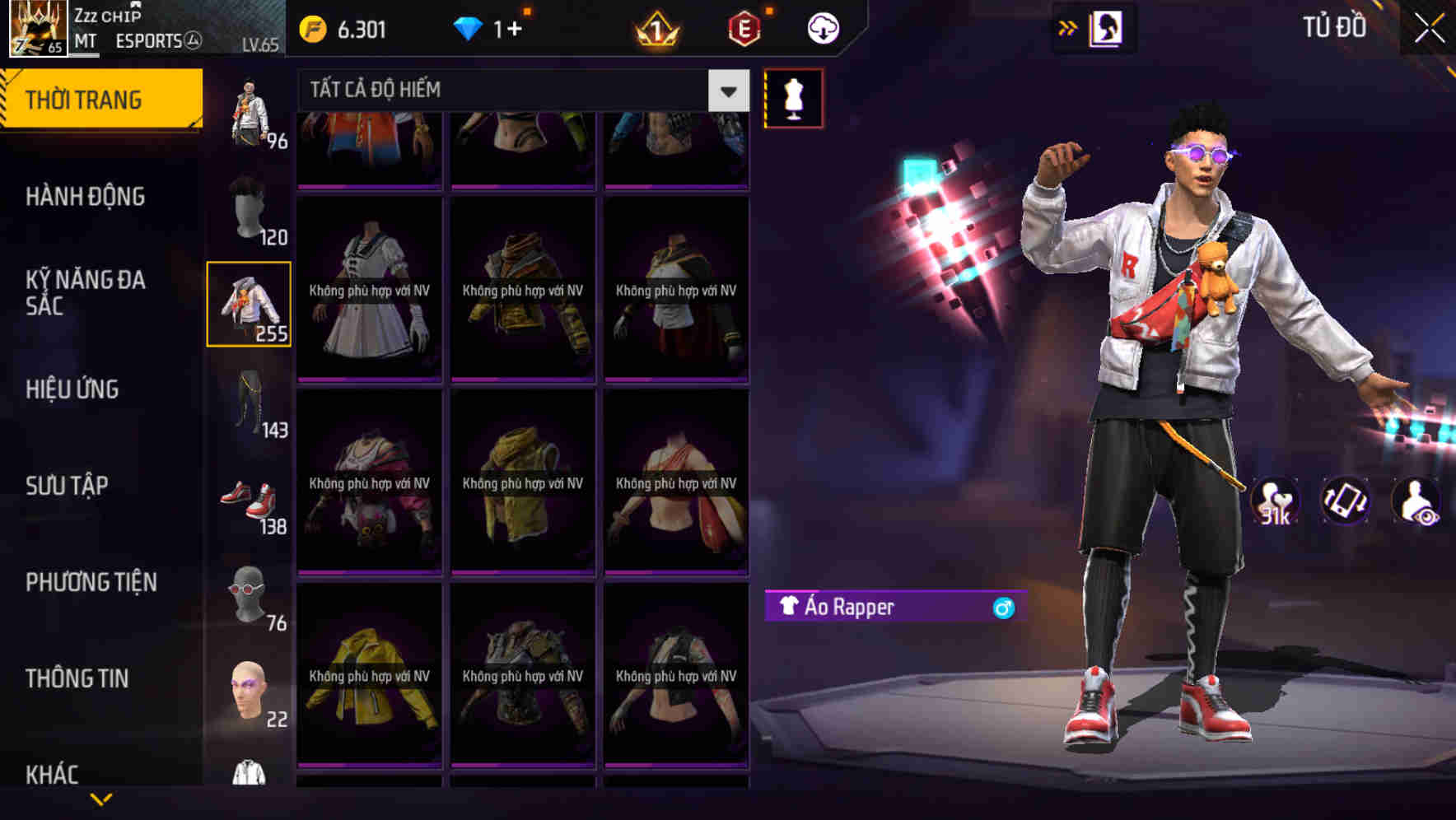Viewport: 1456px width, 820px height.
Task: Click the E badge icon in top bar
Action: pyautogui.click(x=745, y=26)
